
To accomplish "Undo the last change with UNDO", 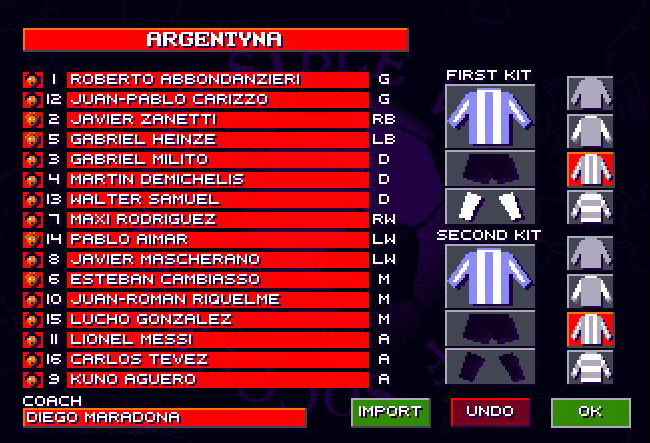I will pyautogui.click(x=490, y=412).
